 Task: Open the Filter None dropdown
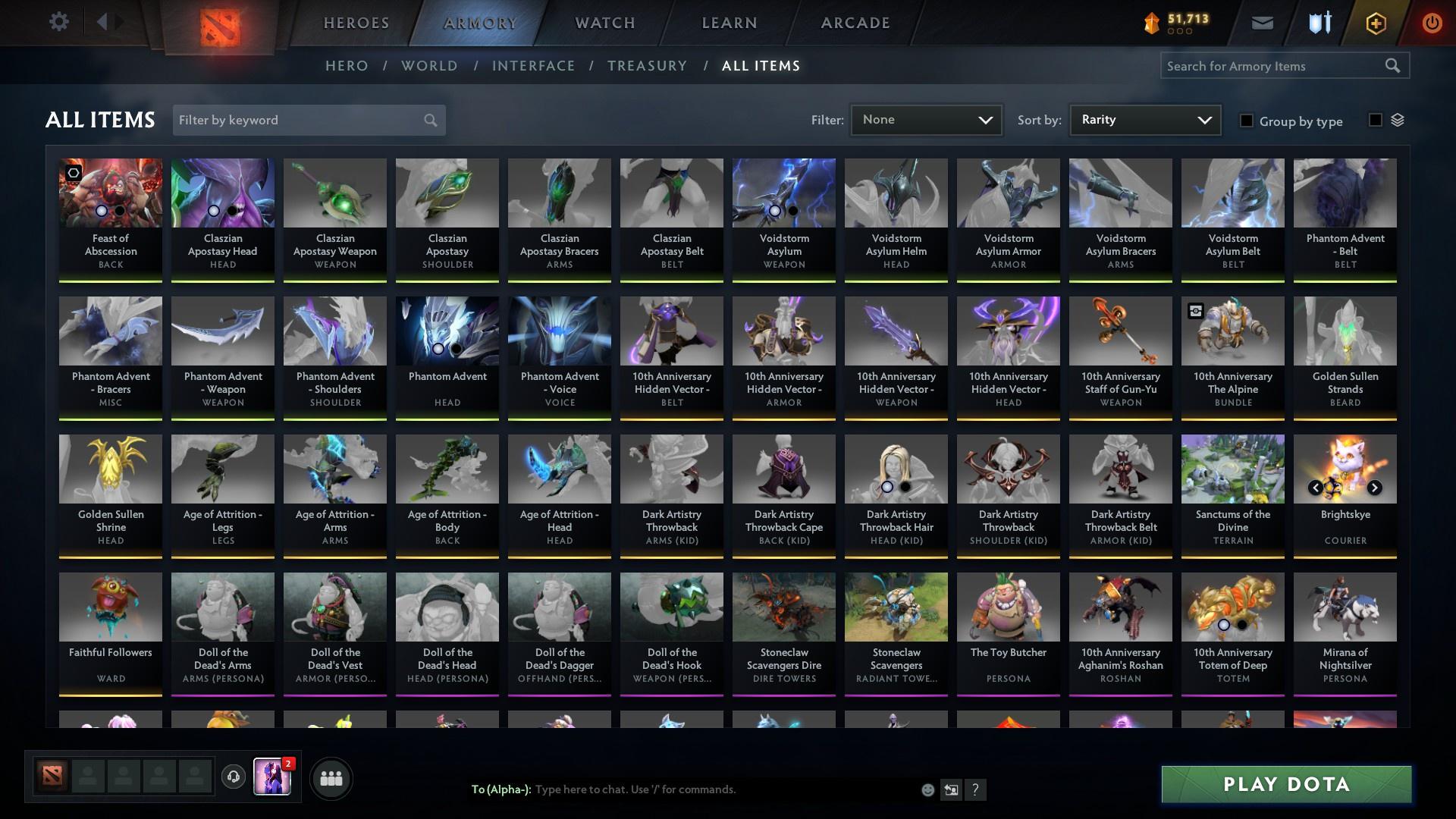tap(925, 119)
